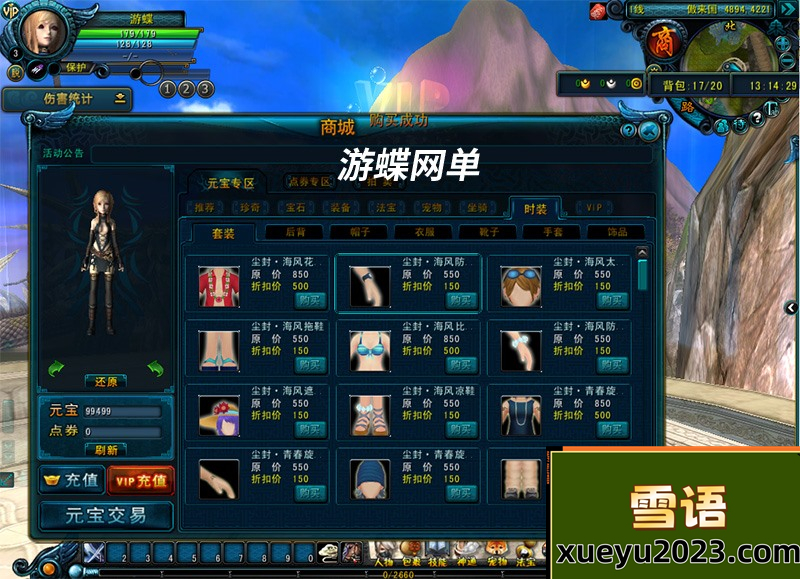Show the 帽子 fashion subcategory
Viewport: 800px width, 579px height.
(x=353, y=232)
